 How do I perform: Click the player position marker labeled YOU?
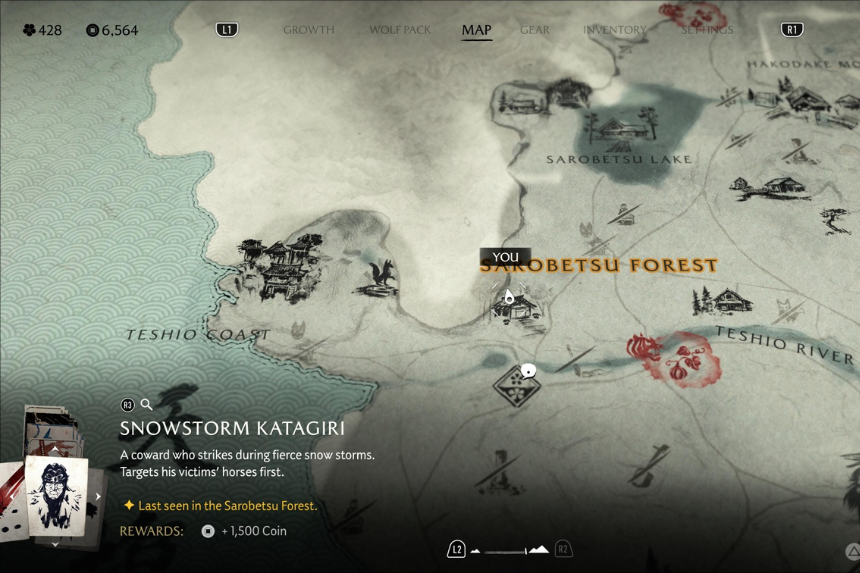click(x=509, y=296)
